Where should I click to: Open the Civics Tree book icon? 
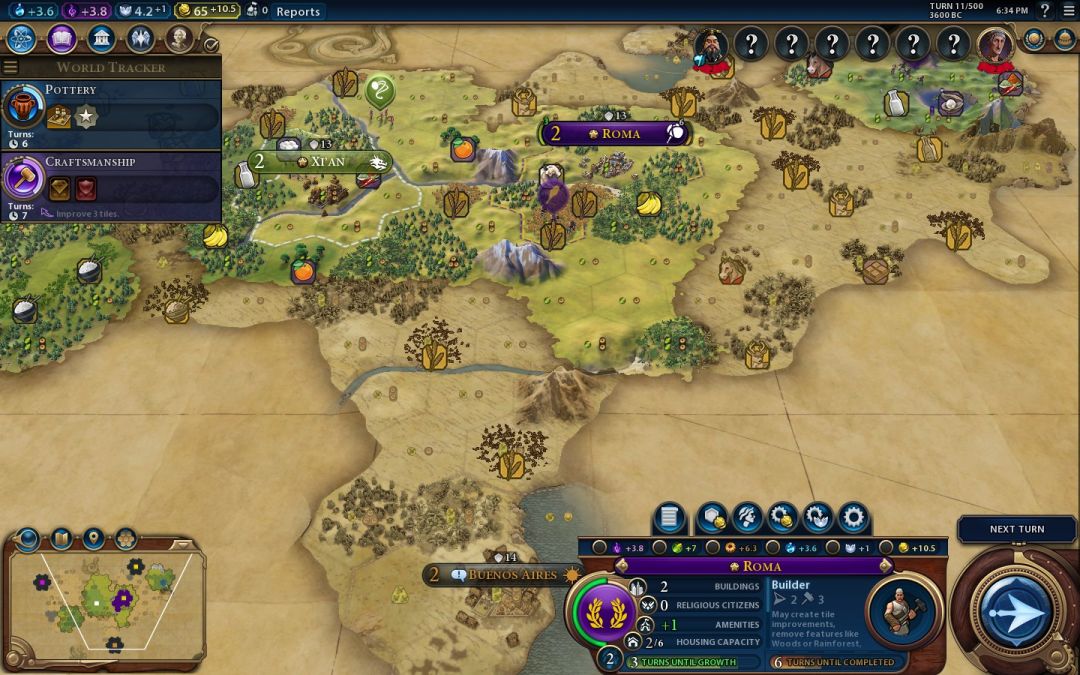point(62,39)
